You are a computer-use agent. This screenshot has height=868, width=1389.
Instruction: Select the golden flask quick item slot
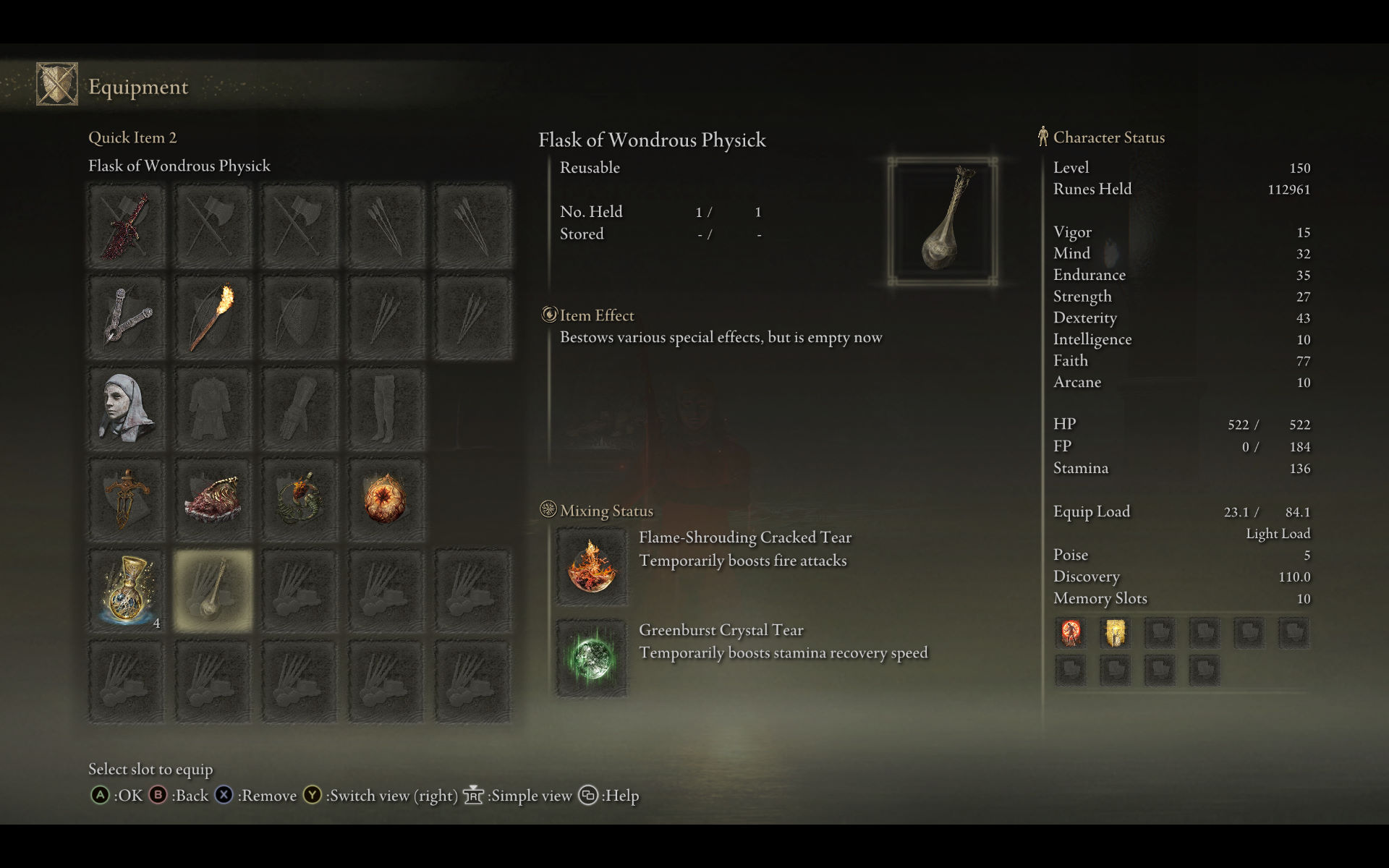(x=127, y=591)
